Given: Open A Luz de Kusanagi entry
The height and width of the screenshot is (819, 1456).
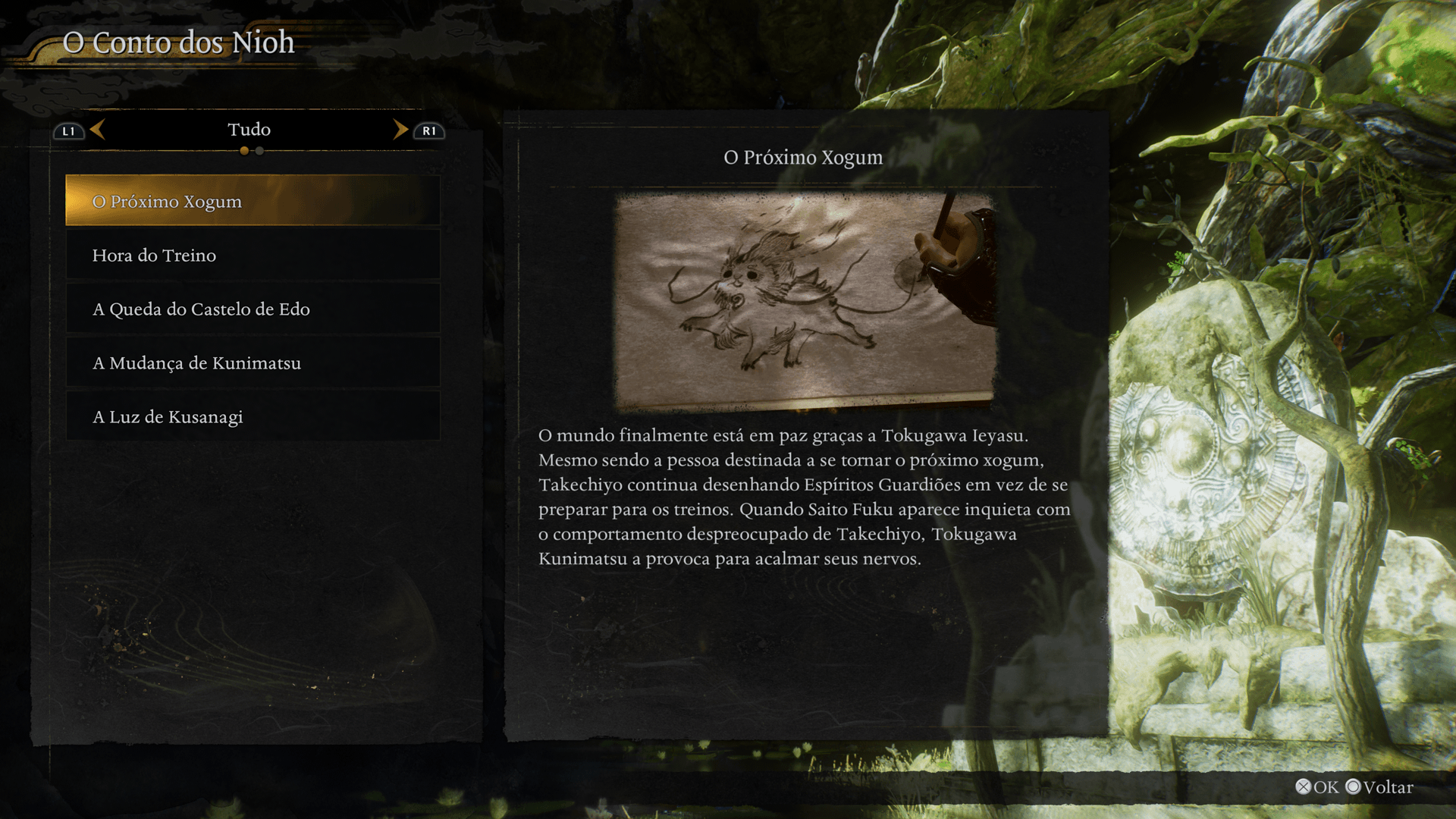Looking at the screenshot, I should pos(253,417).
